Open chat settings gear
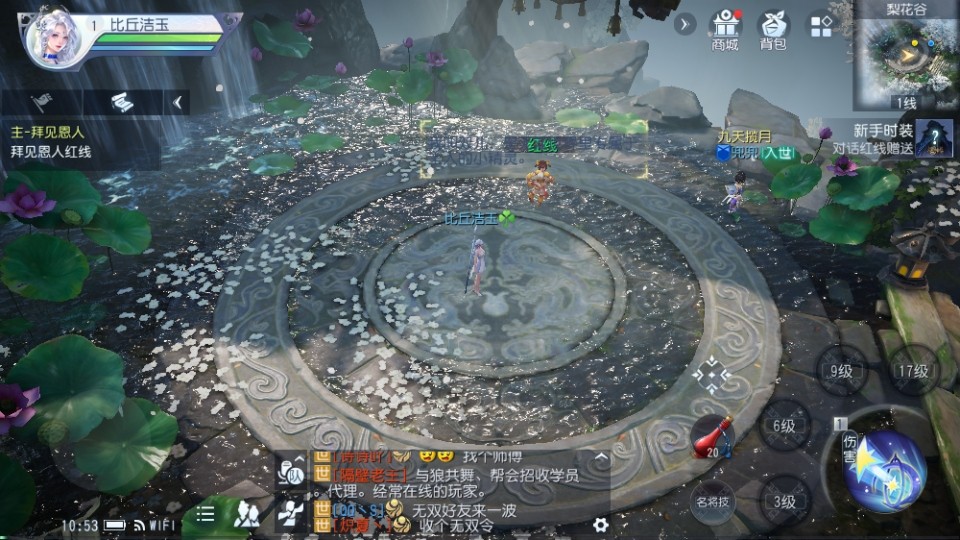The height and width of the screenshot is (540, 960). [x=600, y=522]
